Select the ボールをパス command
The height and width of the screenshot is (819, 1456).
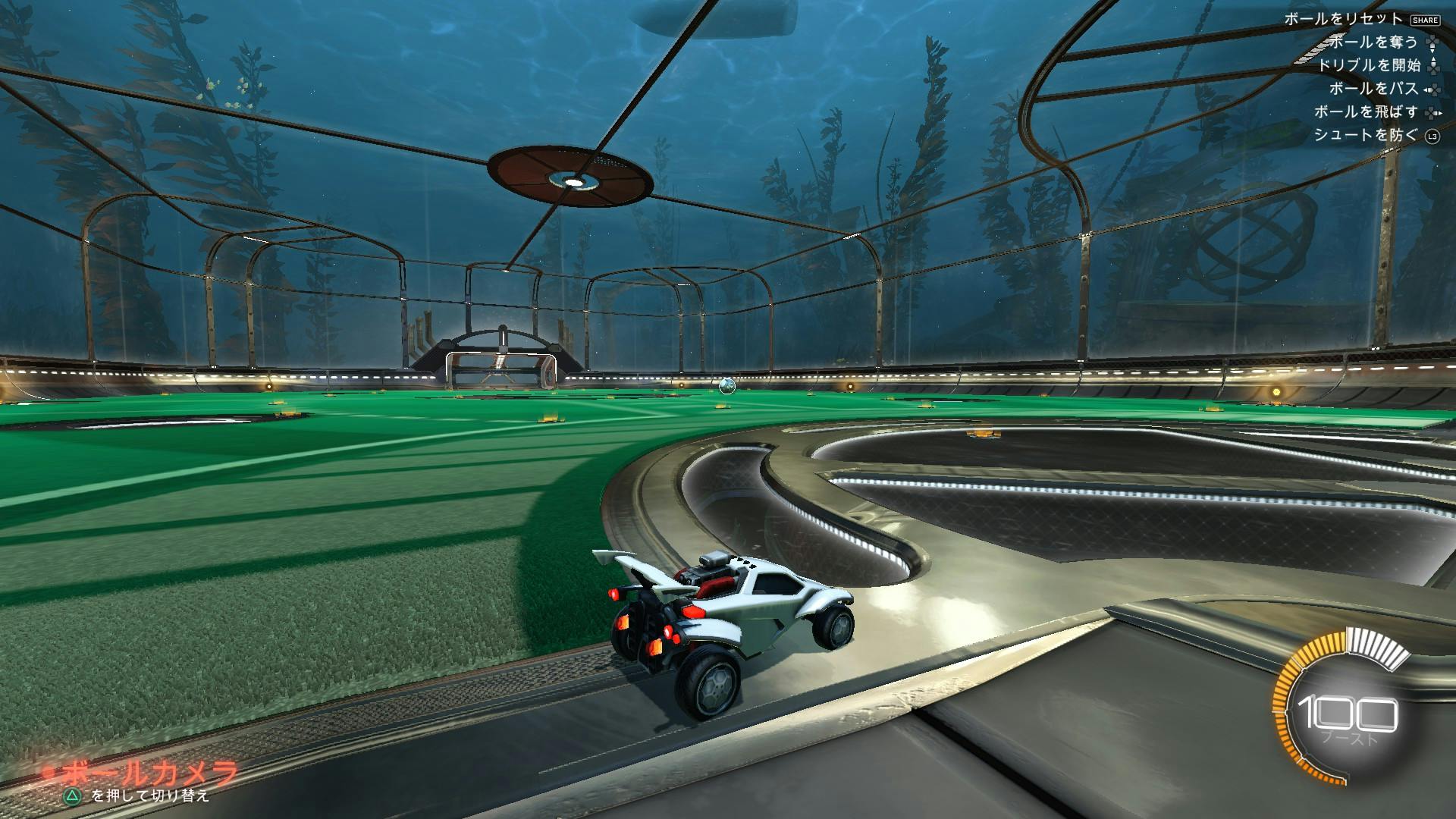click(x=1374, y=89)
